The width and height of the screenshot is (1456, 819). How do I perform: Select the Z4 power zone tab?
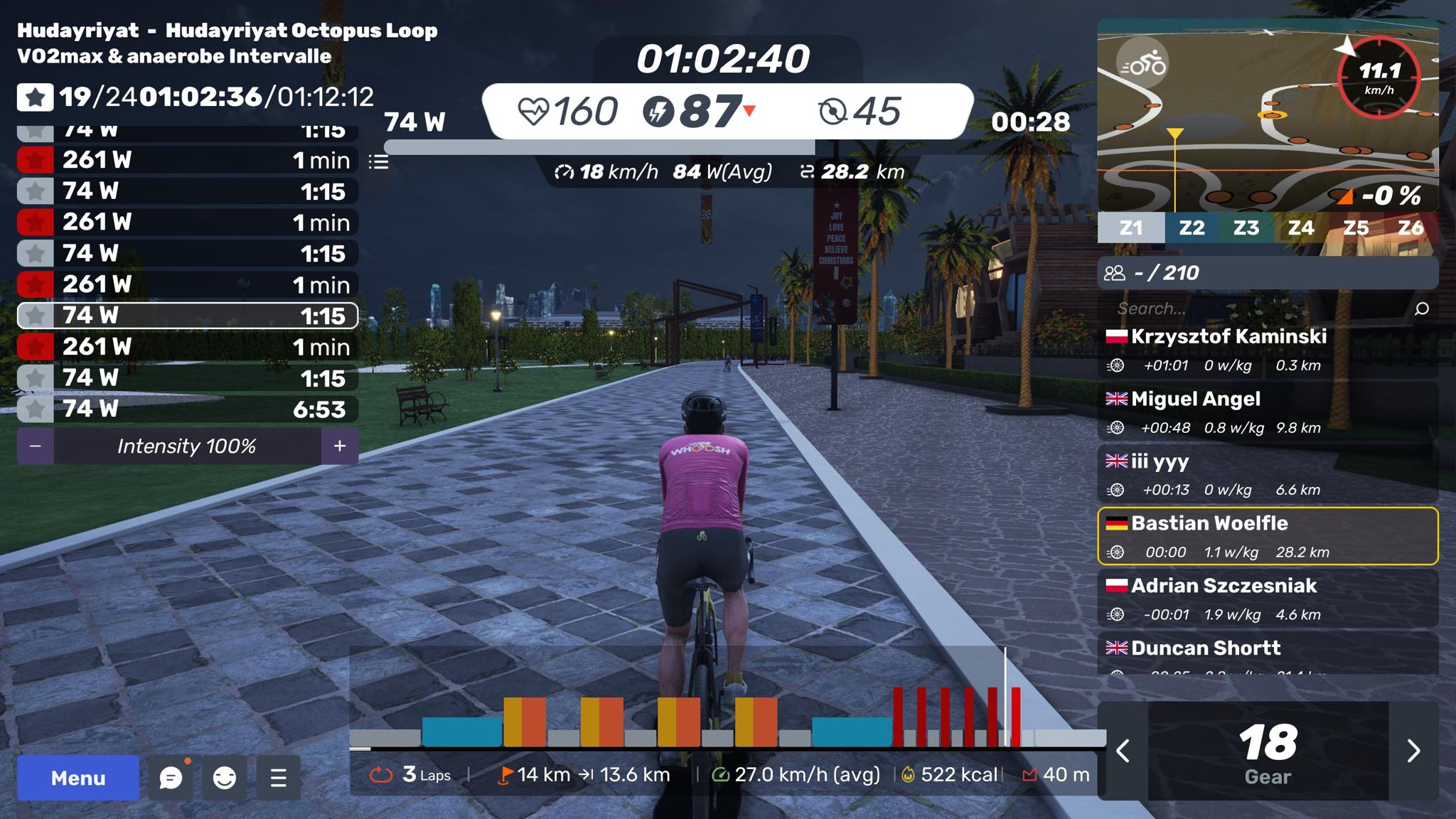pyautogui.click(x=1300, y=227)
